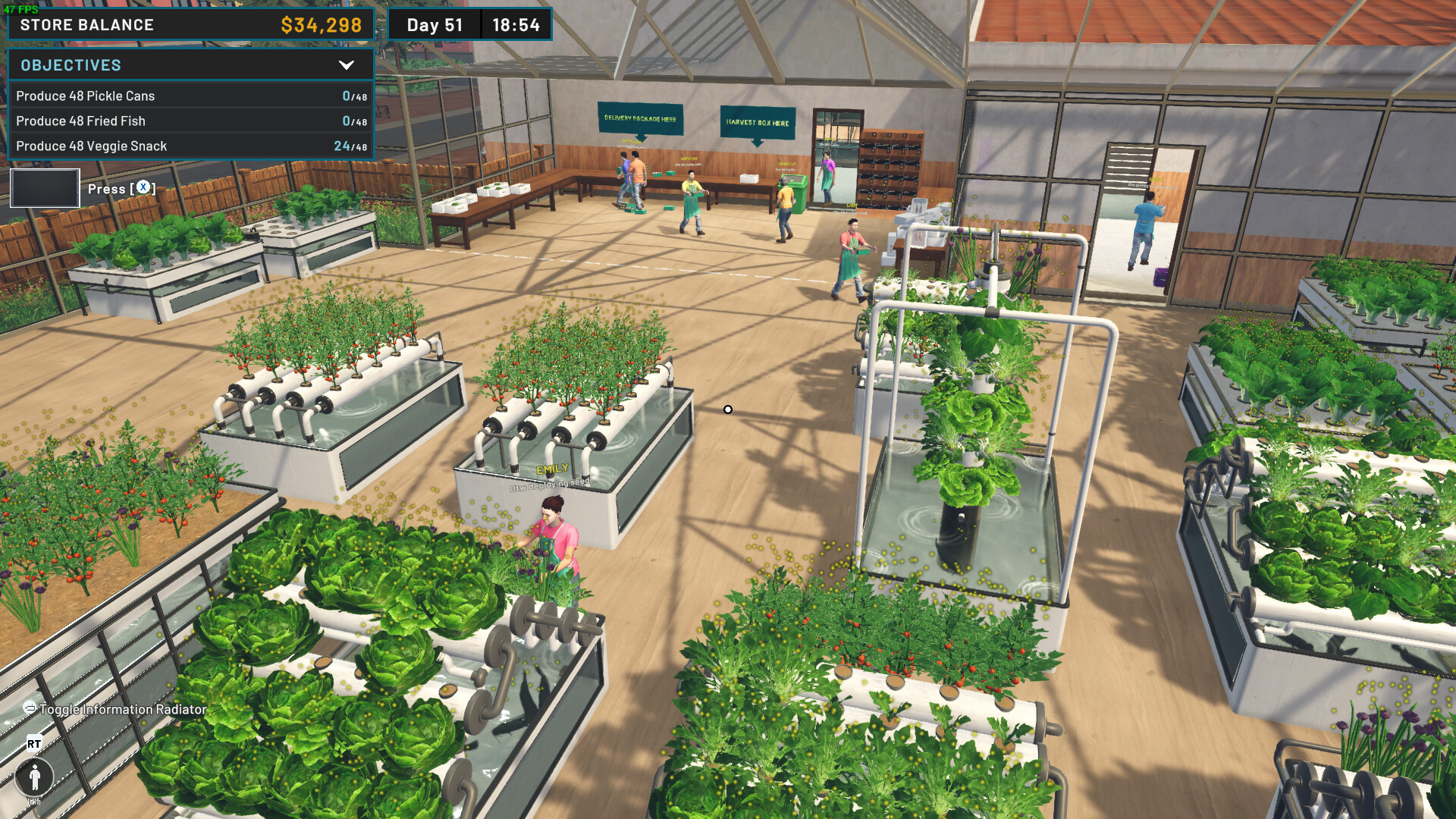Screen dimensions: 1456x819
Task: Click the minimap box beside the Press prompt
Action: click(x=45, y=187)
